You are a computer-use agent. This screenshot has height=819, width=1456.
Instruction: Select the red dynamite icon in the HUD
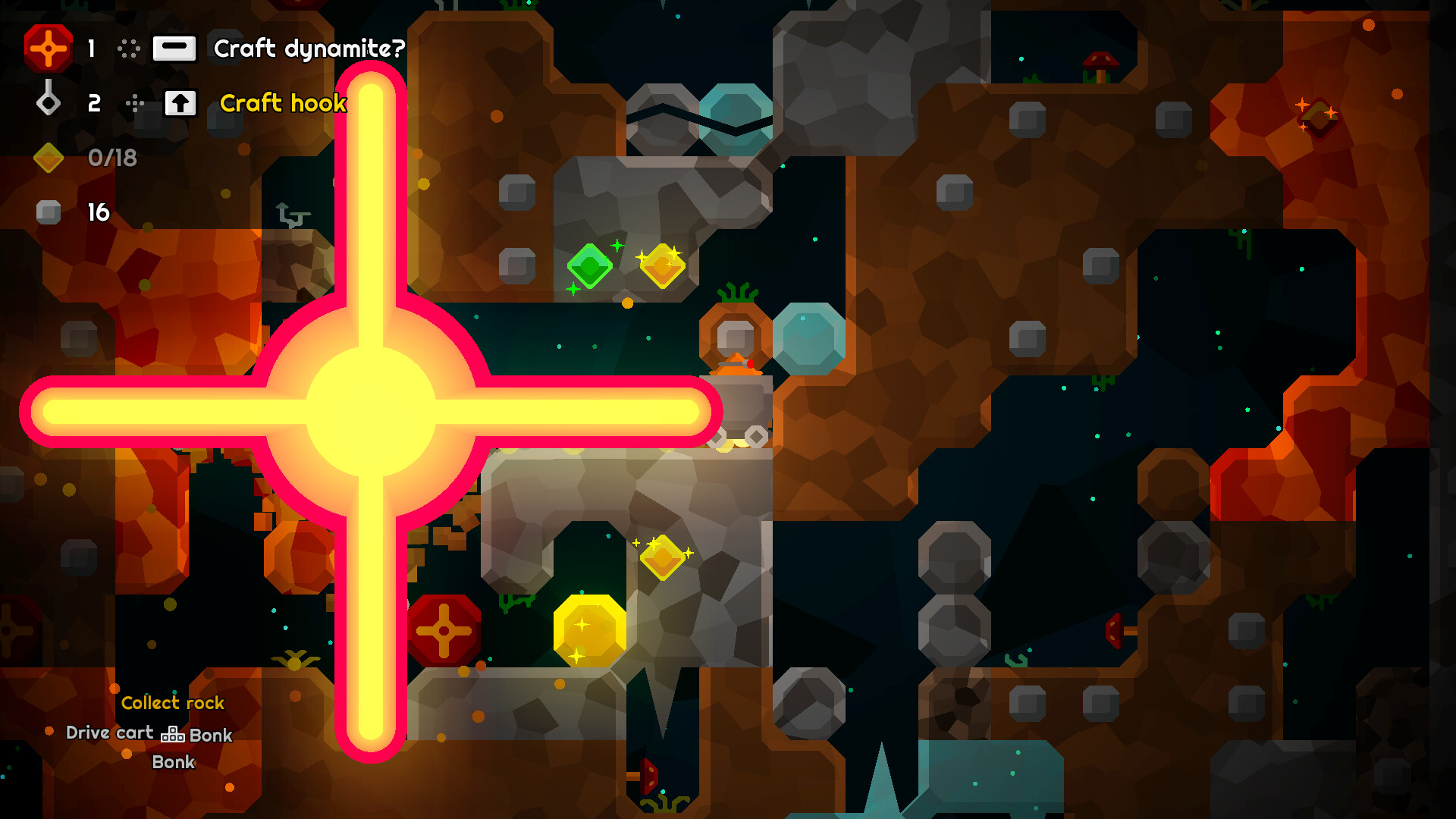pyautogui.click(x=48, y=49)
